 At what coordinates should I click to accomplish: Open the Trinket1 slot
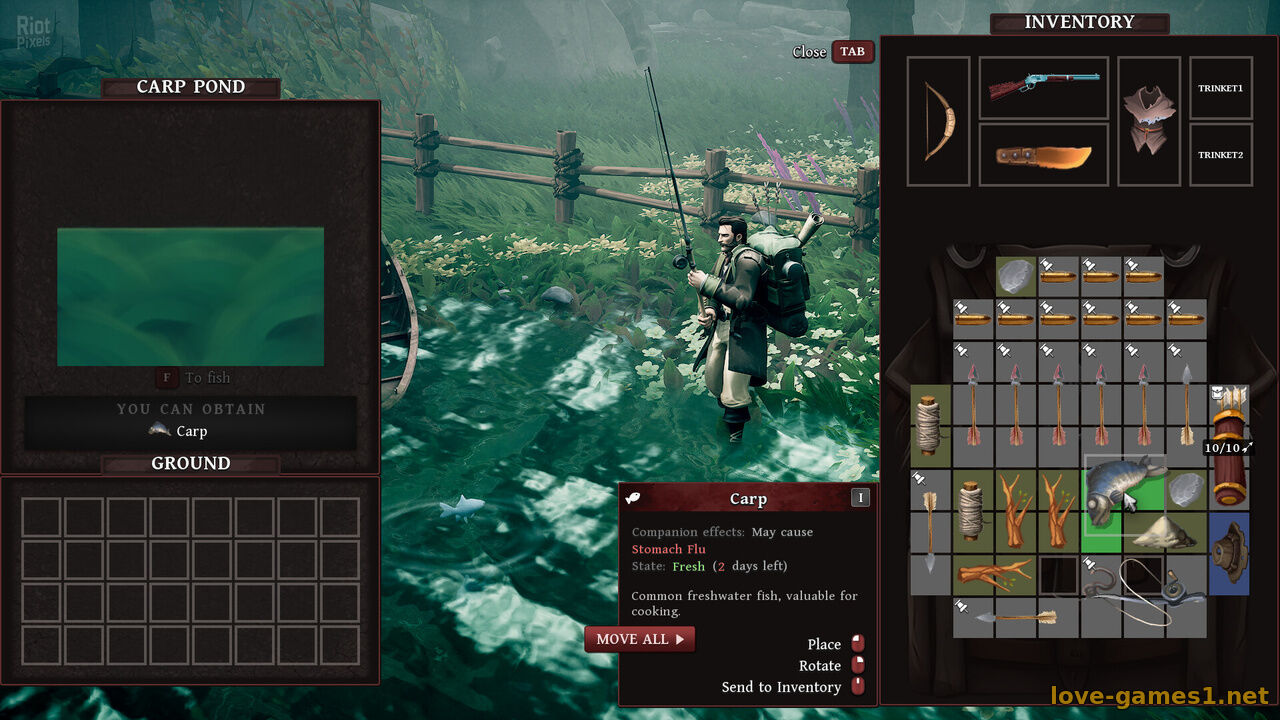pyautogui.click(x=1220, y=88)
